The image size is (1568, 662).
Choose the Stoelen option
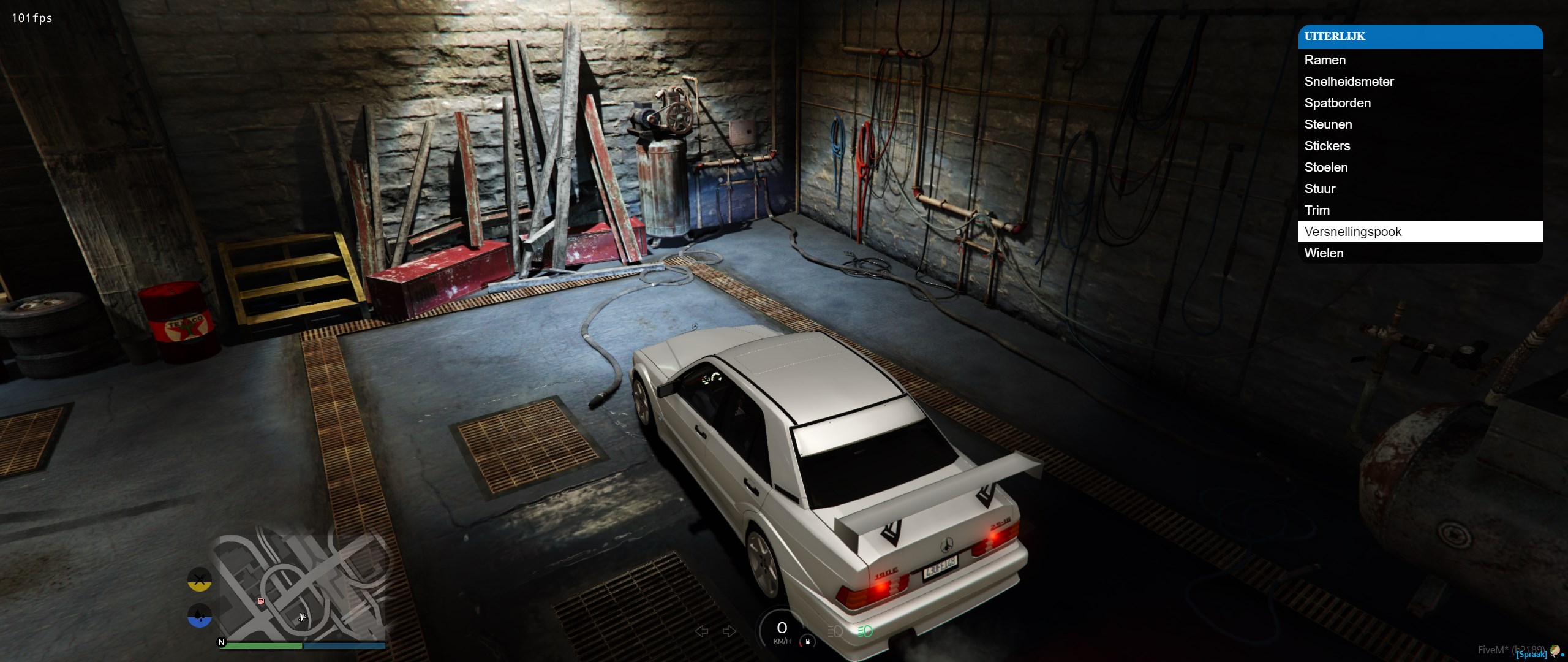pyautogui.click(x=1325, y=167)
